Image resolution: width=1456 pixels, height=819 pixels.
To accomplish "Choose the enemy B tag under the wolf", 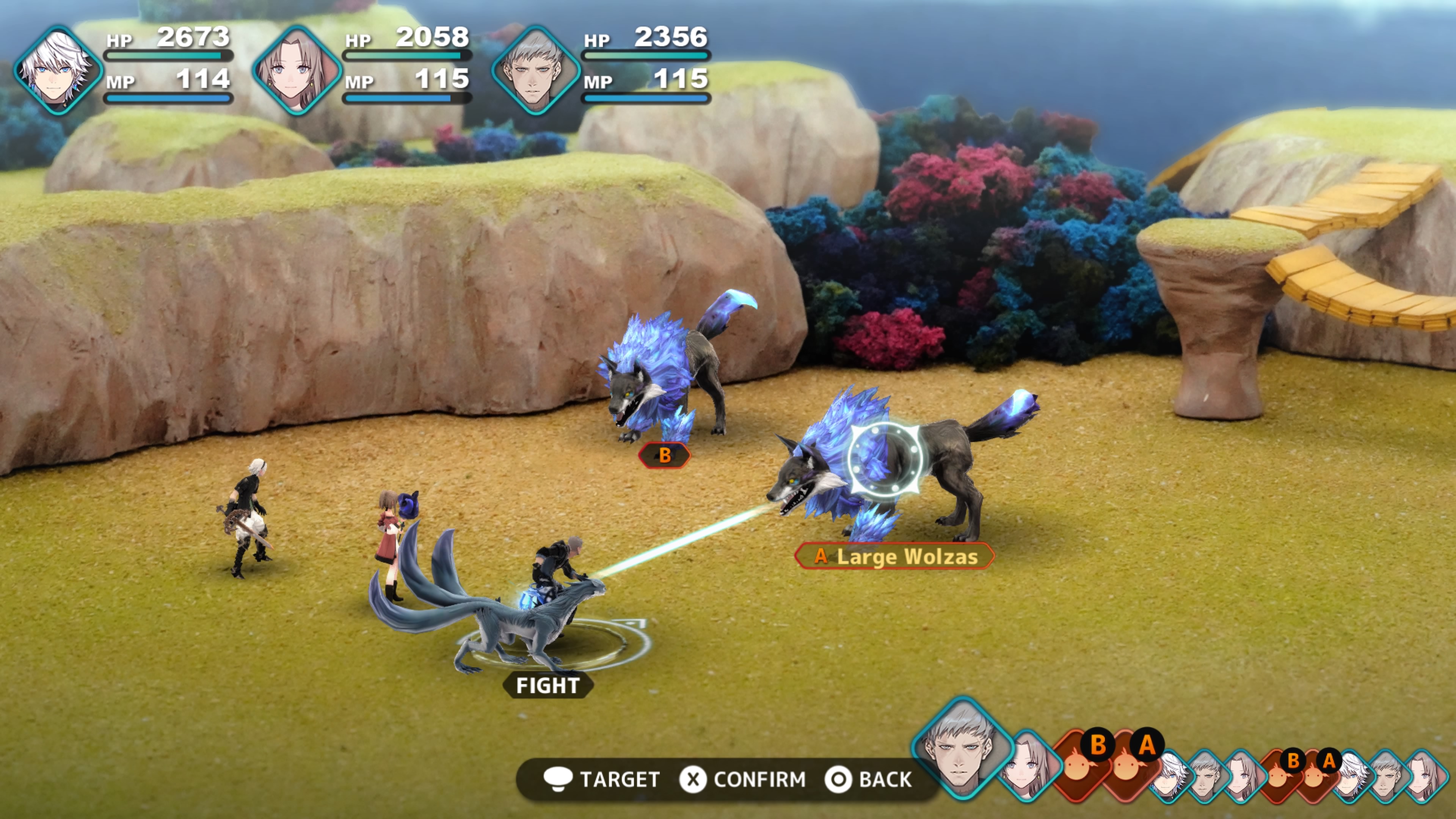I will point(665,455).
